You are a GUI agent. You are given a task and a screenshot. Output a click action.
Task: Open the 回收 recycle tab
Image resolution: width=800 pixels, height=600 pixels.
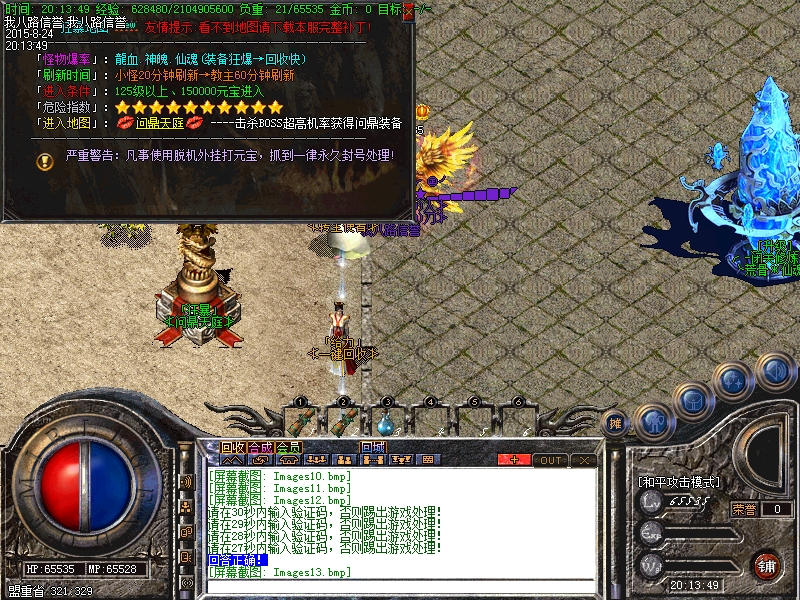[x=232, y=447]
